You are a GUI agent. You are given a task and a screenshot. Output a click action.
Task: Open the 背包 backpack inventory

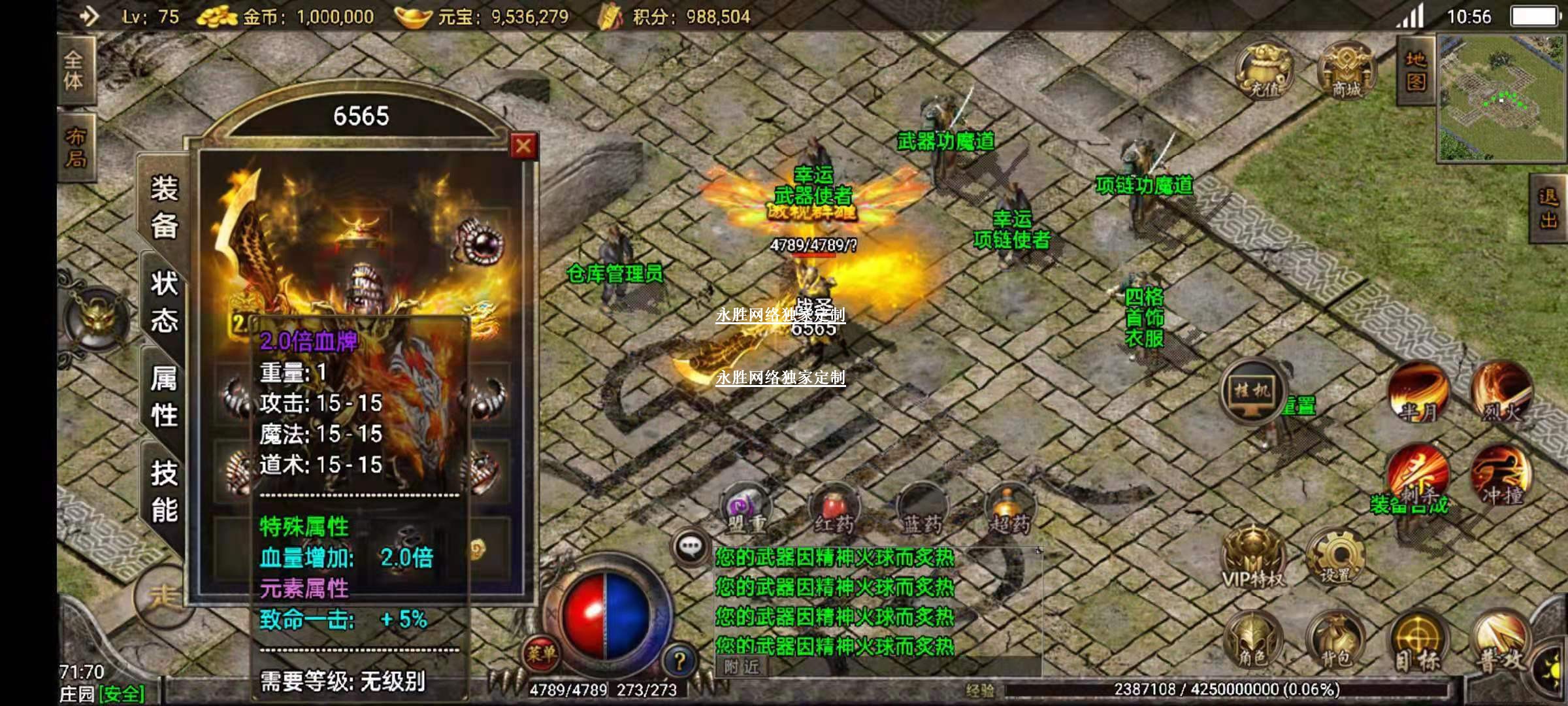pyautogui.click(x=1335, y=642)
